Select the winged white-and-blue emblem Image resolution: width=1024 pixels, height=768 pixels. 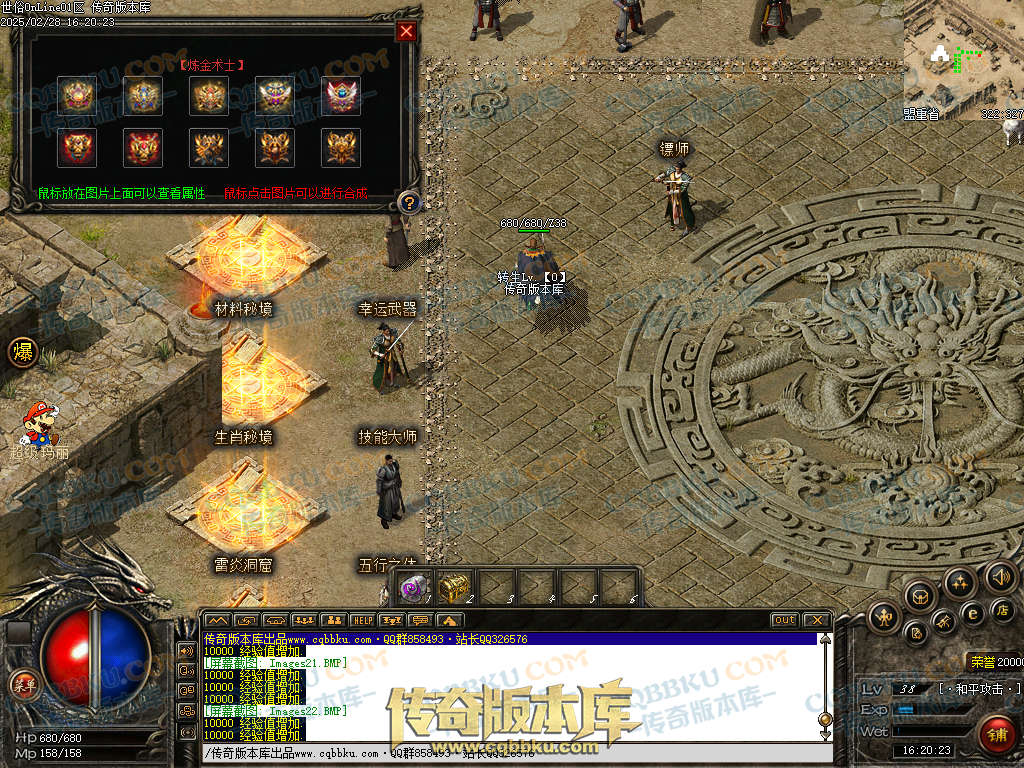click(x=275, y=95)
